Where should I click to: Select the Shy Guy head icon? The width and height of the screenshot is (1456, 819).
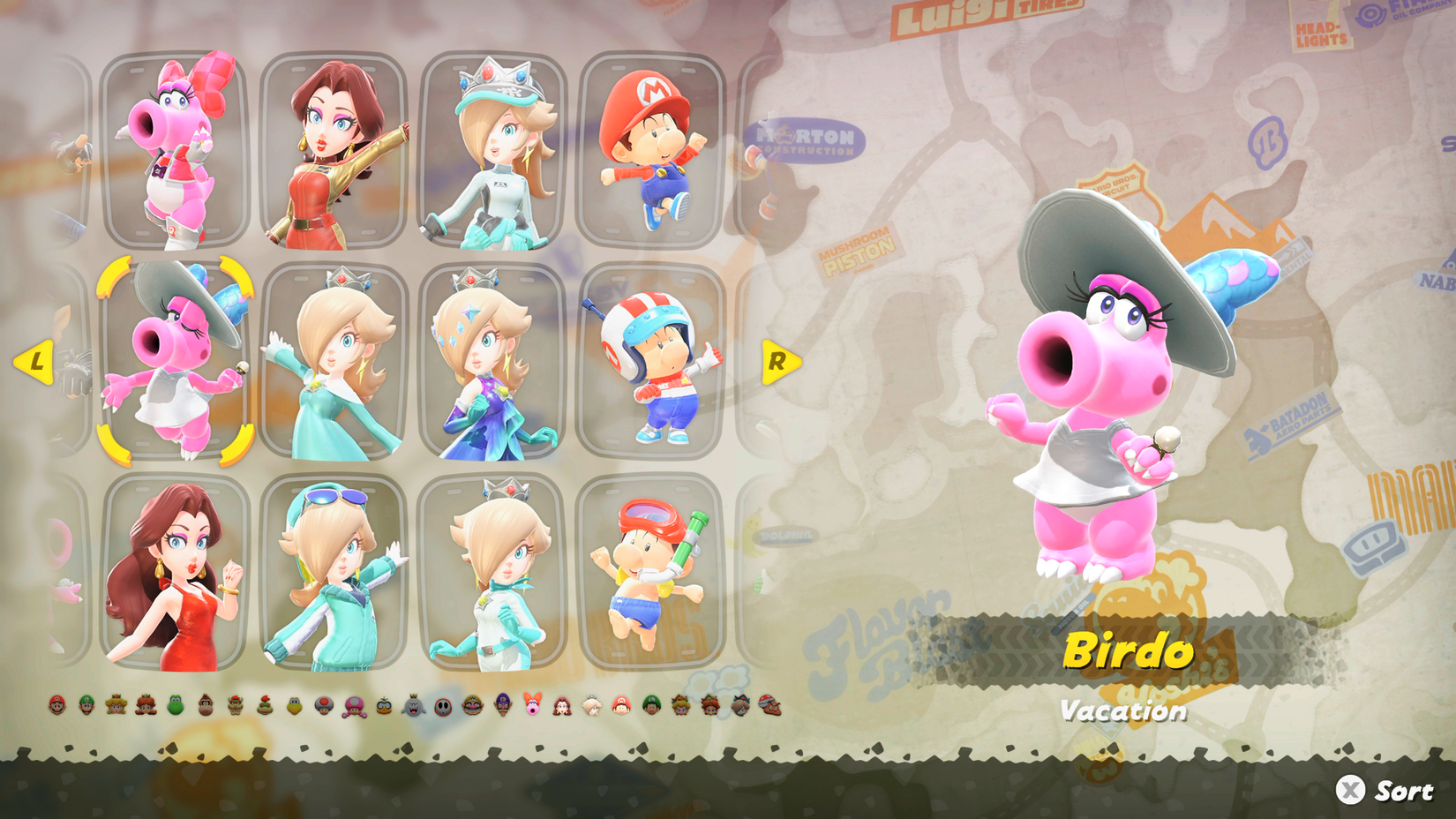442,705
